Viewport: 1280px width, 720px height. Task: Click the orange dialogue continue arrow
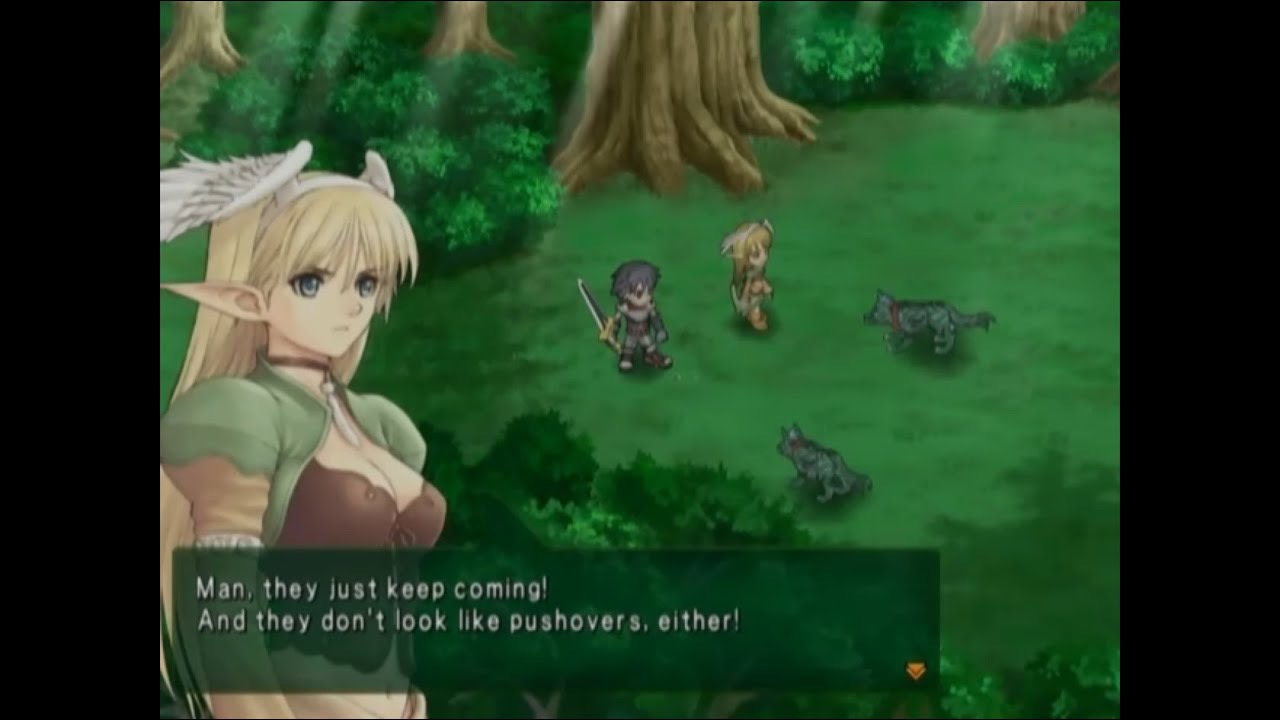coord(915,671)
